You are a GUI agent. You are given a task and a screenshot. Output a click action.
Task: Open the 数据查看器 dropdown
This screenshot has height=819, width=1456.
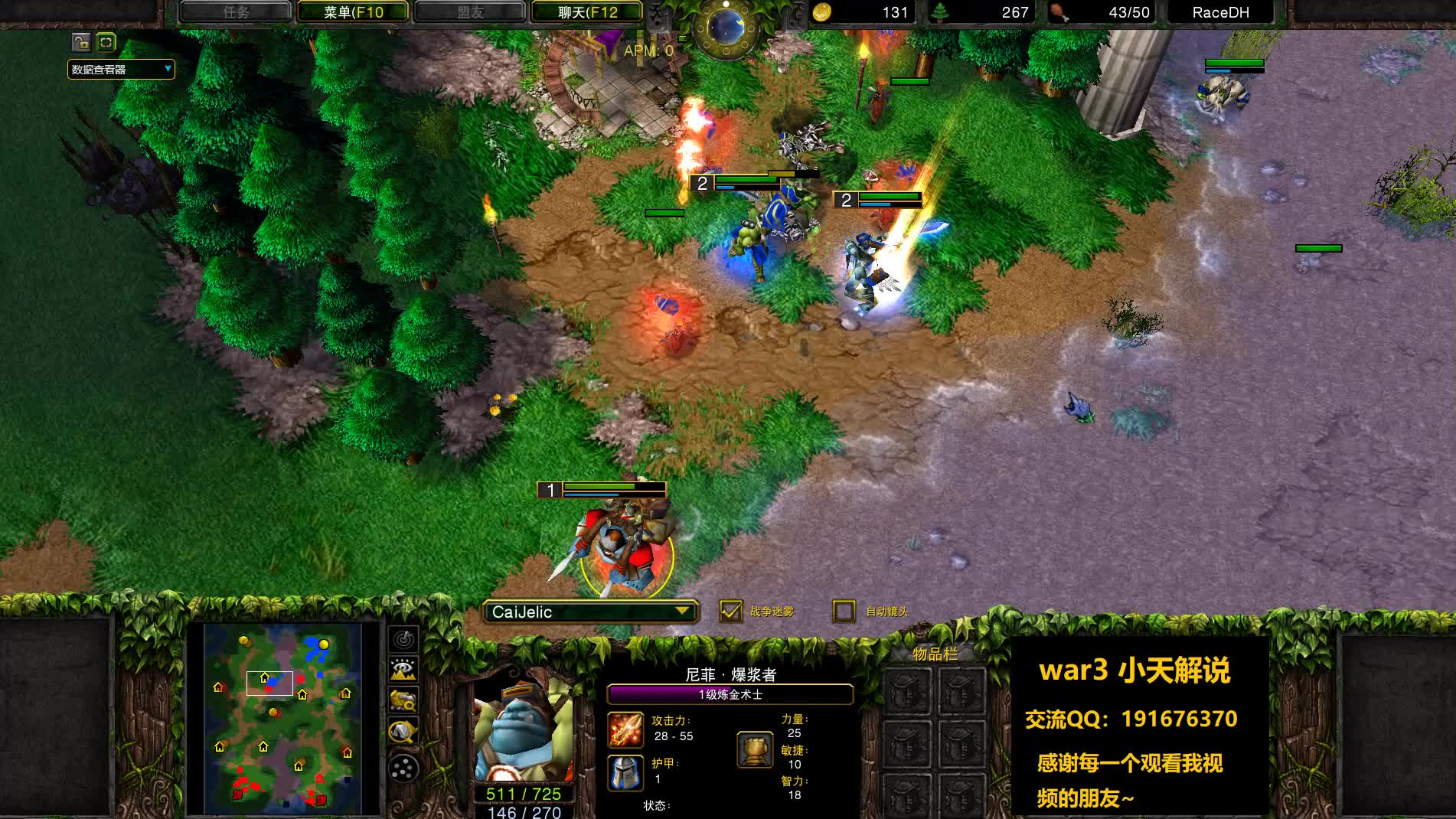119,69
